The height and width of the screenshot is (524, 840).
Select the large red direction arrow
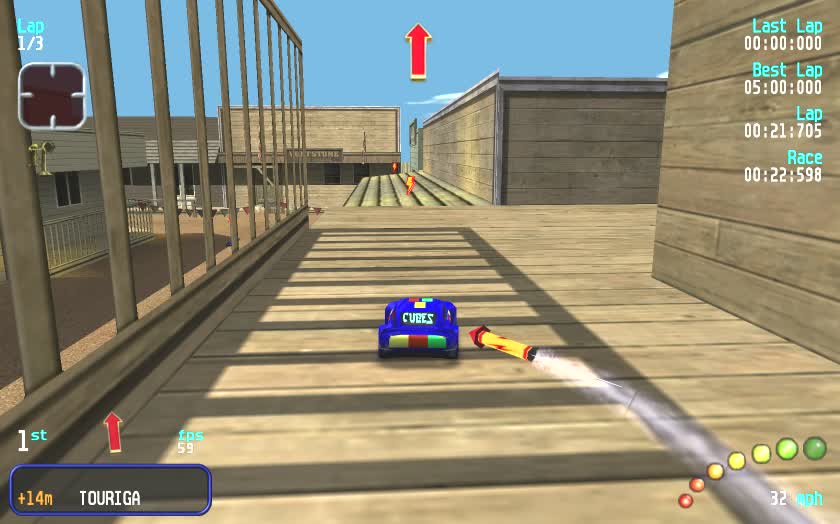(x=418, y=51)
